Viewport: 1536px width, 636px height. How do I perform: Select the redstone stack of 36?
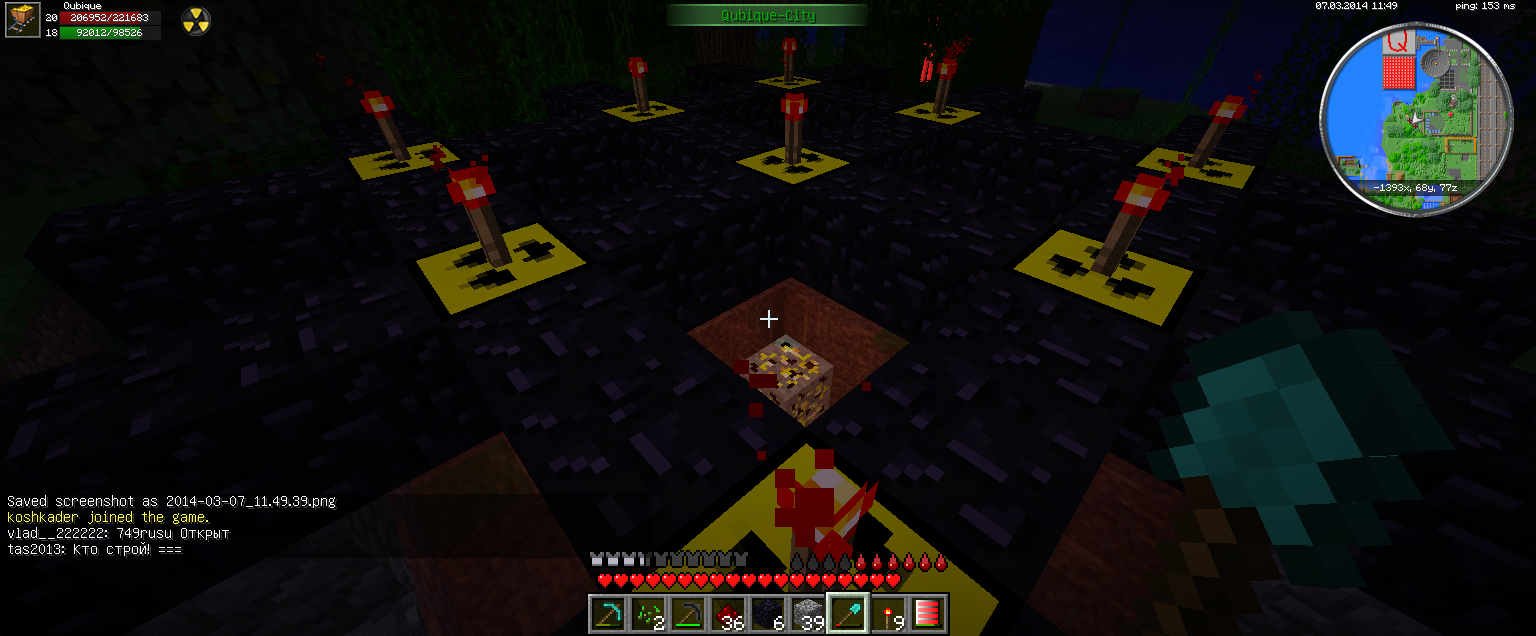coord(727,613)
